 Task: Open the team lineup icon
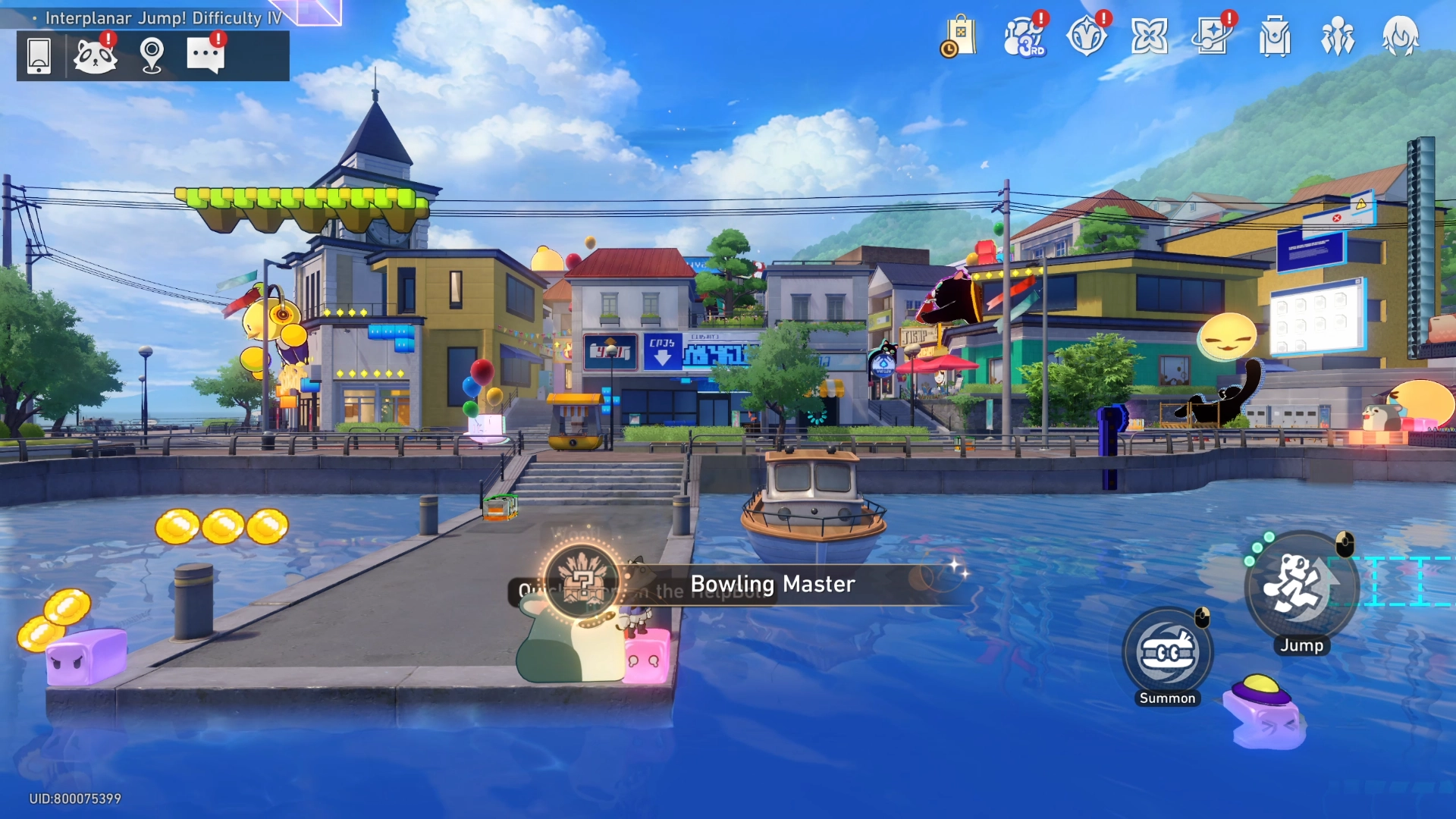pyautogui.click(x=1338, y=36)
